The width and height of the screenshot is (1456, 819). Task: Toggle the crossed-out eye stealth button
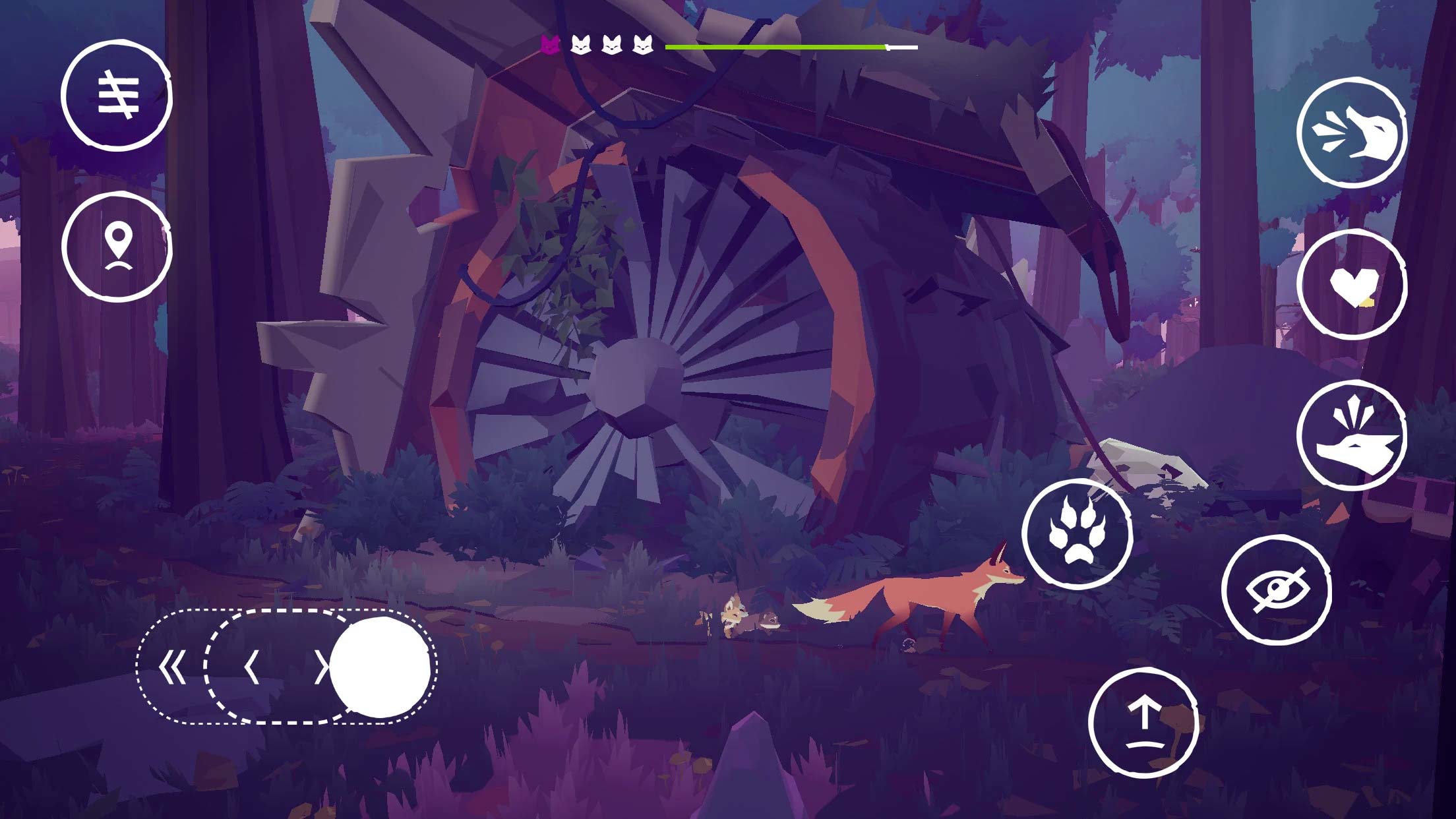click(x=1277, y=590)
